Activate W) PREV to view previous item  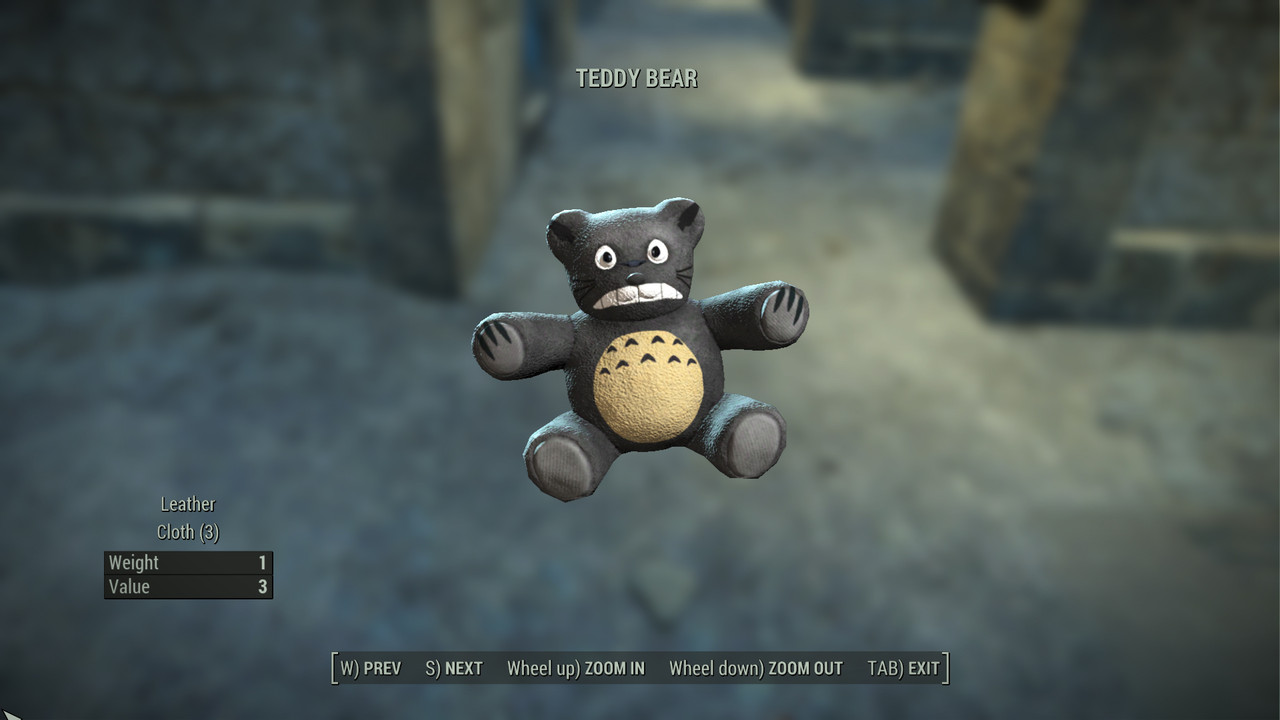click(370, 667)
